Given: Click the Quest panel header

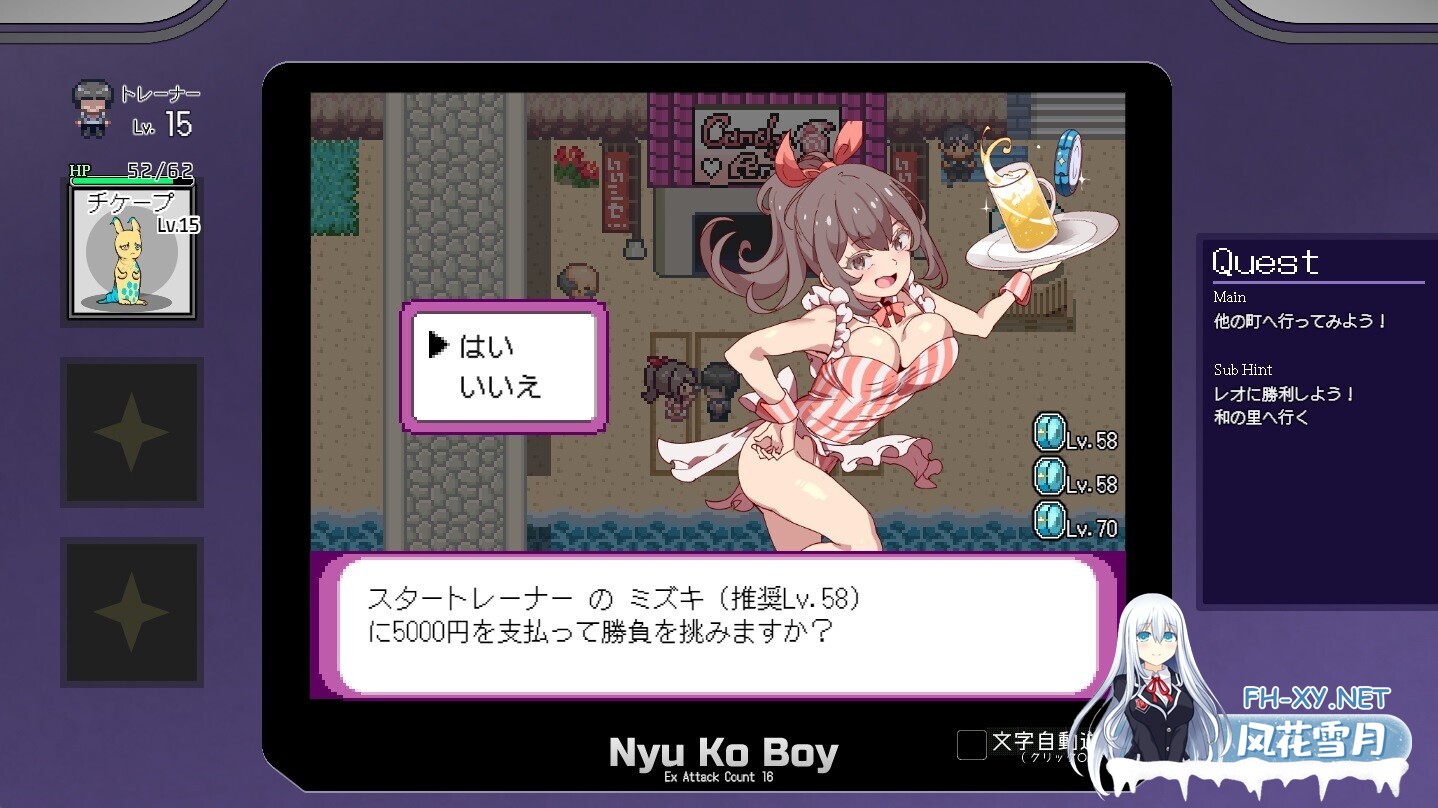Looking at the screenshot, I should 1263,261.
